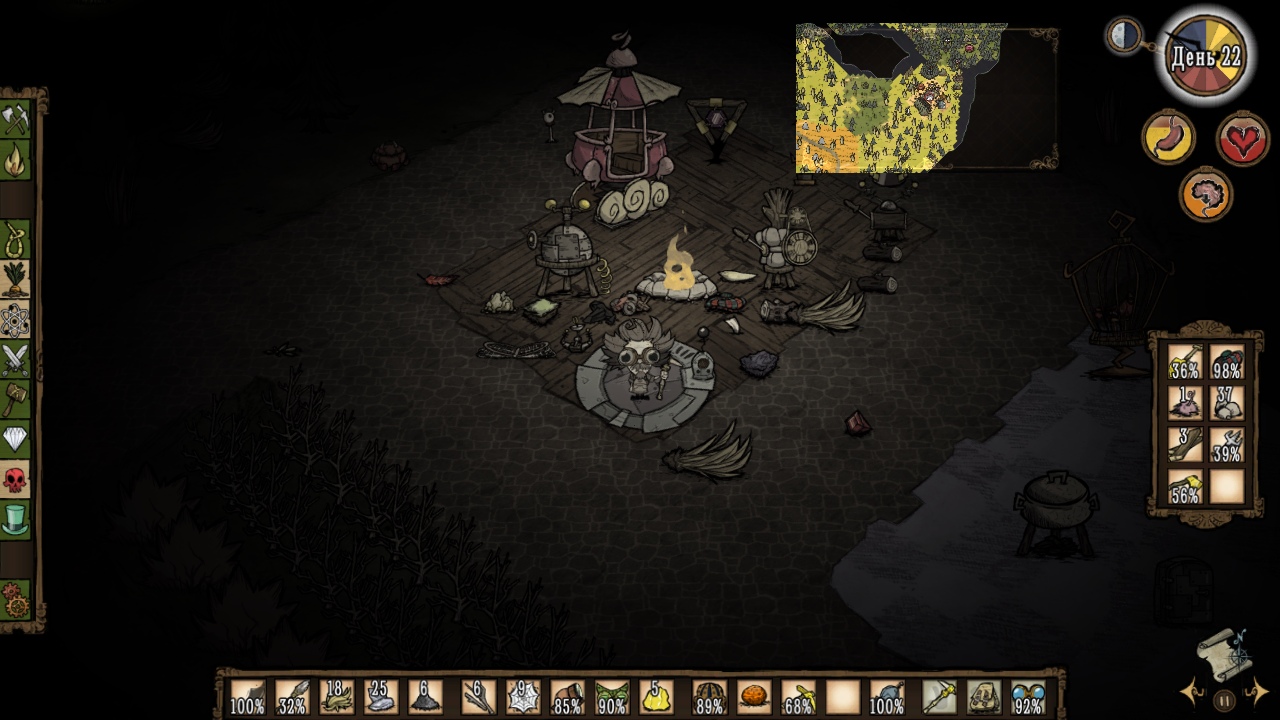The width and height of the screenshot is (1280, 720).
Task: Switch to the Food farming tab
Action: pyautogui.click(x=16, y=280)
